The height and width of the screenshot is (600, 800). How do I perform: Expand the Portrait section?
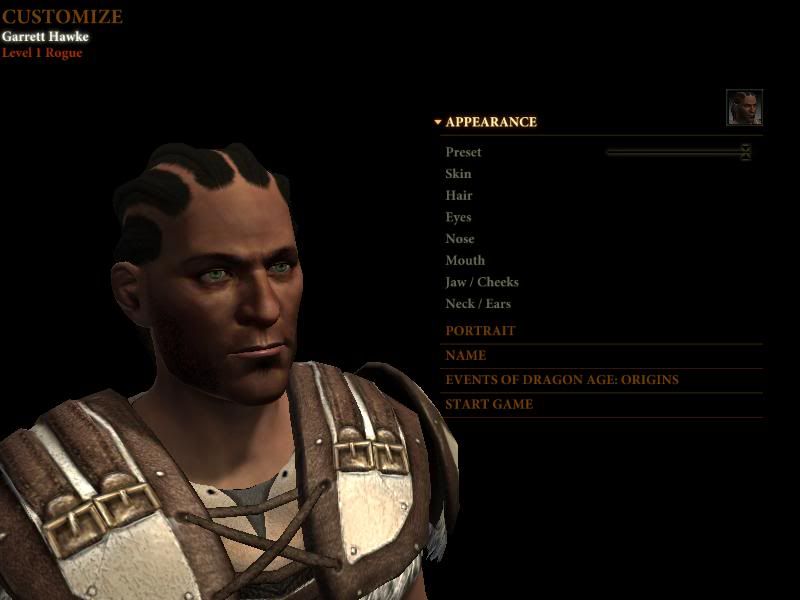pyautogui.click(x=480, y=331)
